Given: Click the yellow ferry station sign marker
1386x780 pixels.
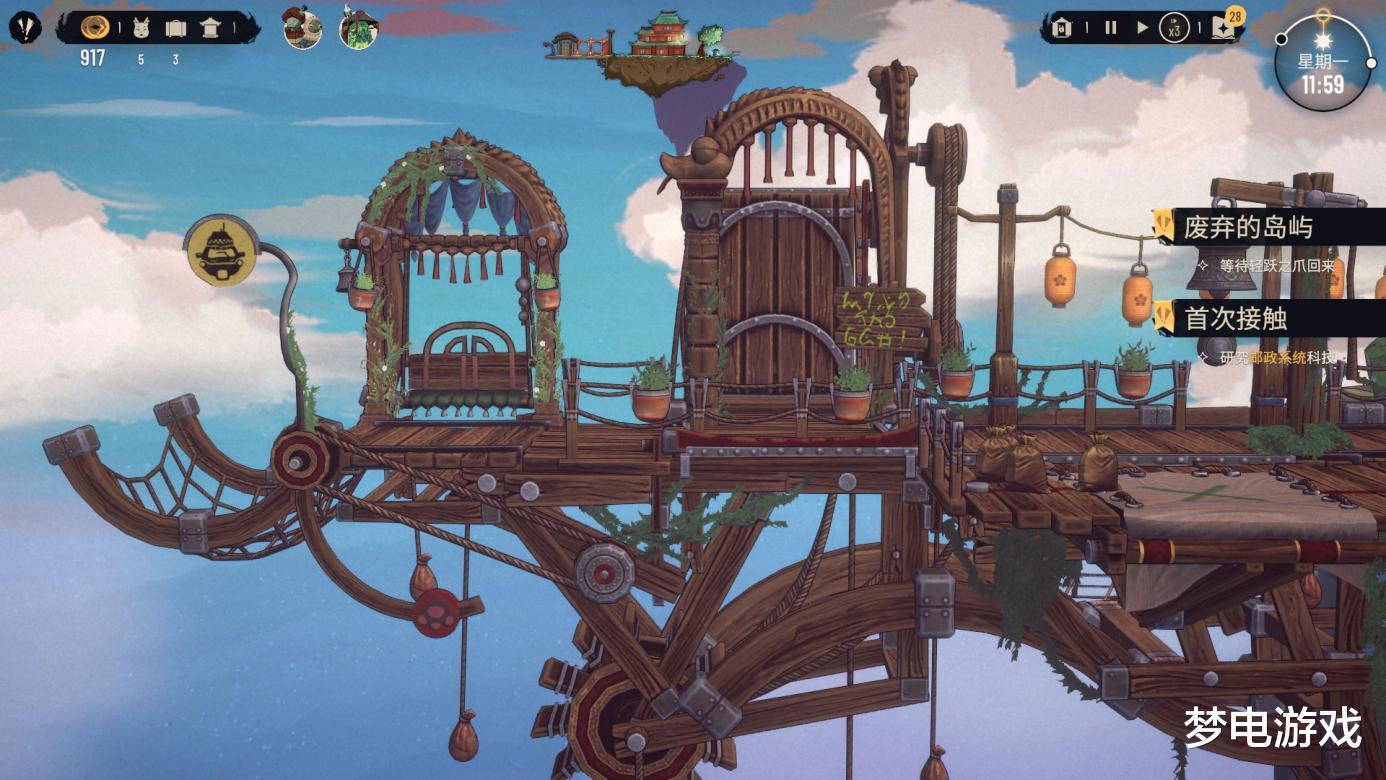Looking at the screenshot, I should tap(216, 250).
